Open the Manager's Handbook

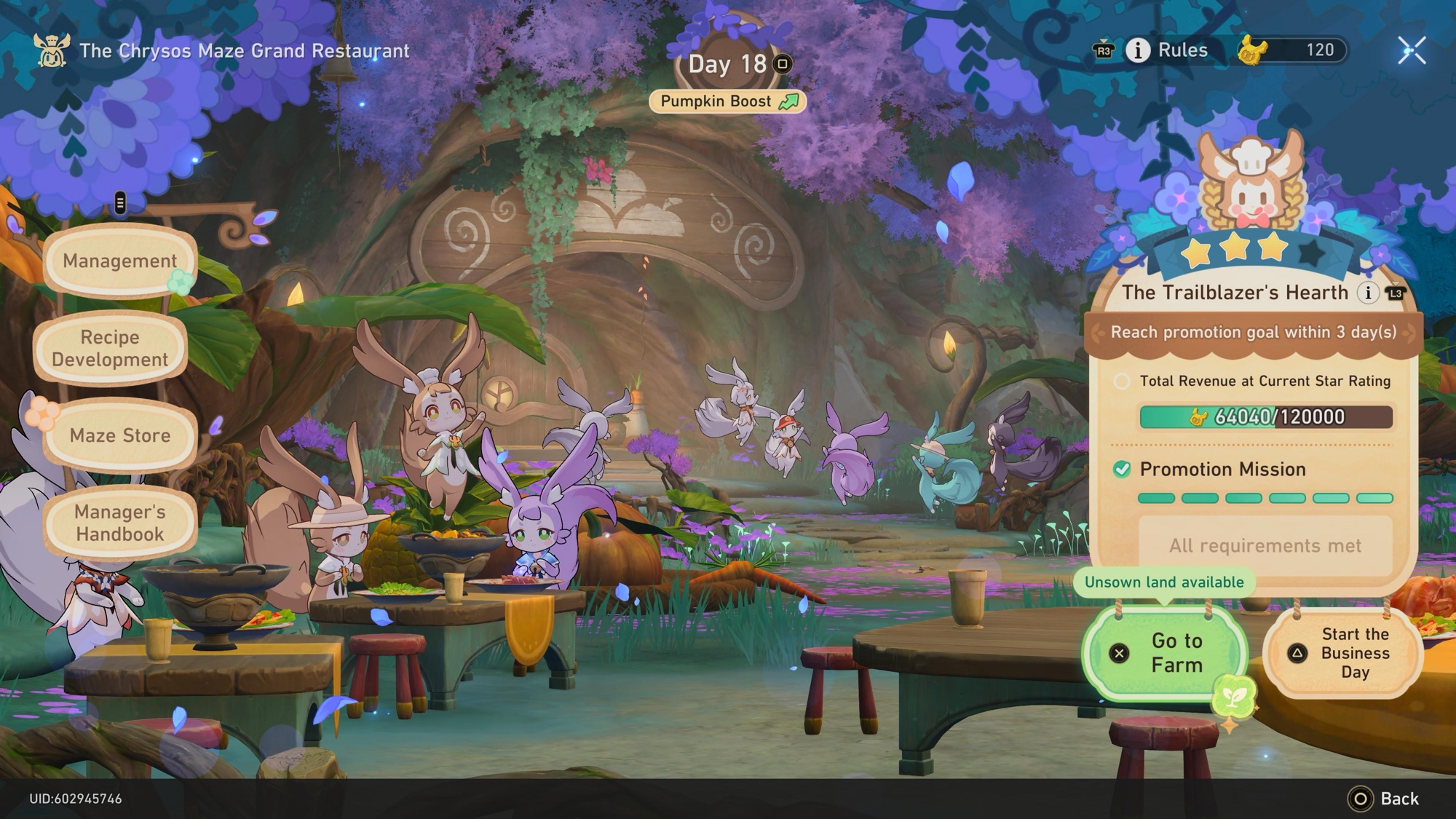tap(120, 523)
